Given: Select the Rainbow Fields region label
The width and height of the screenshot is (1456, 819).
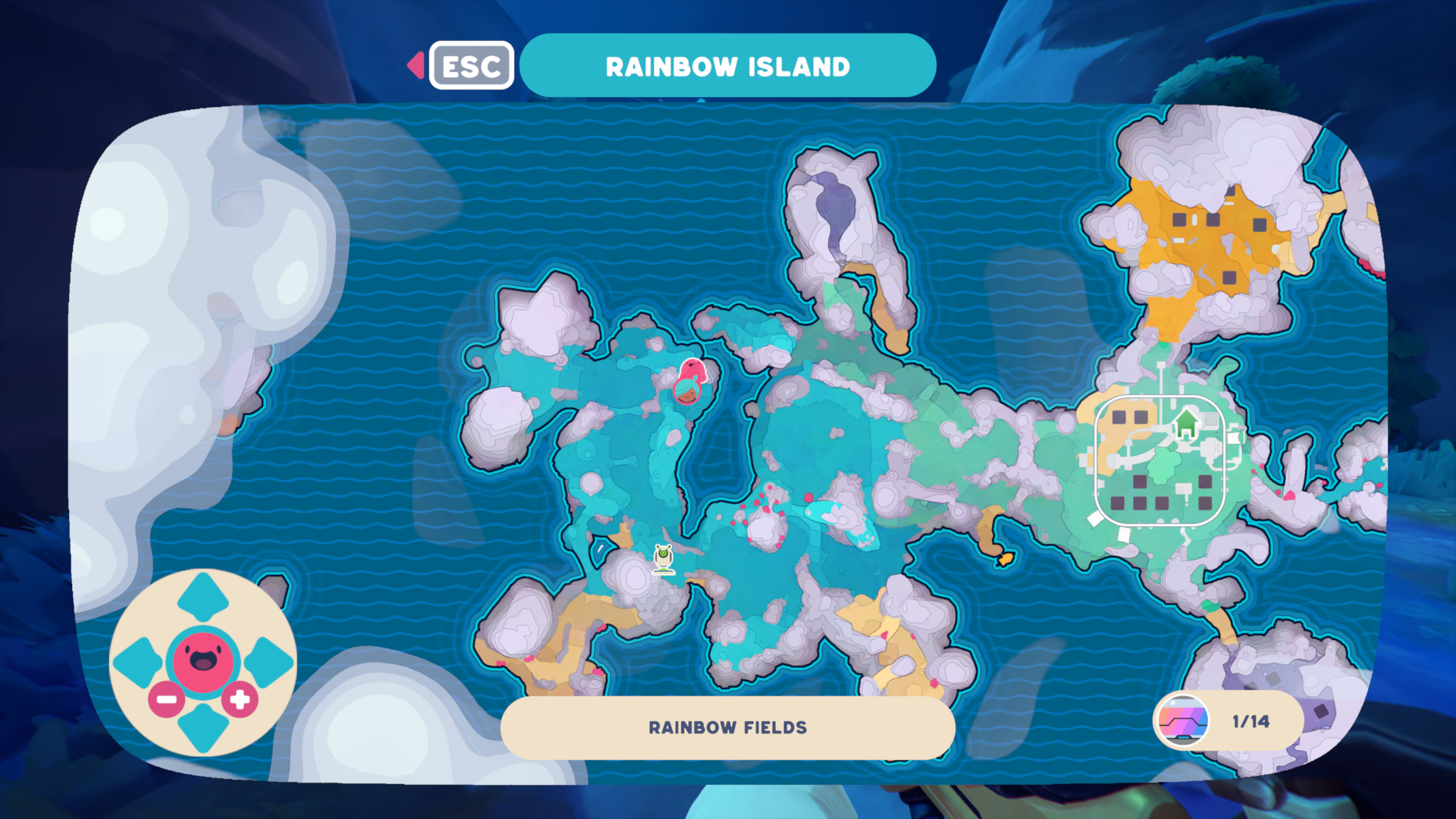Looking at the screenshot, I should (x=726, y=727).
